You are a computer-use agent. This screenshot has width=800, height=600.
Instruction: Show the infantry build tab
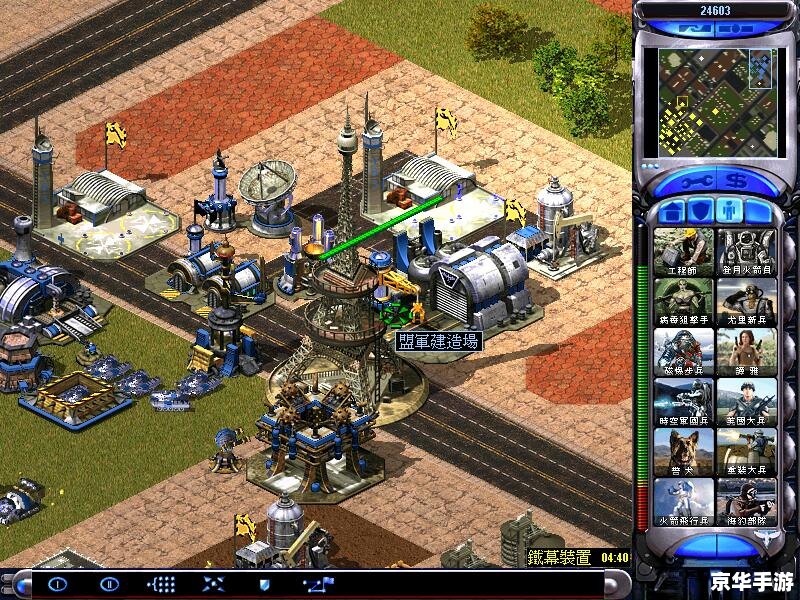tap(730, 211)
